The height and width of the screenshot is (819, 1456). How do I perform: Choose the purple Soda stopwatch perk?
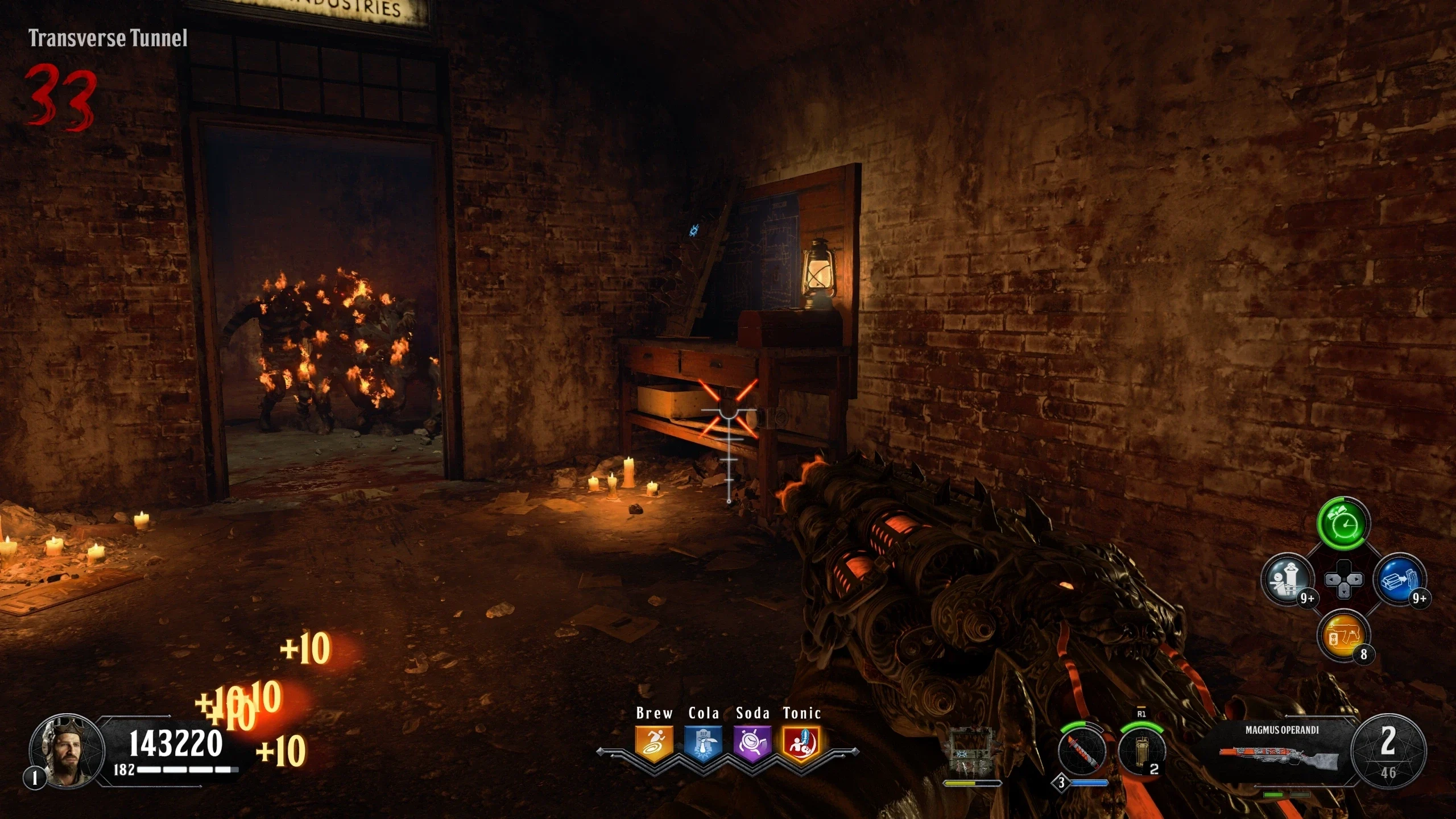coord(752,743)
